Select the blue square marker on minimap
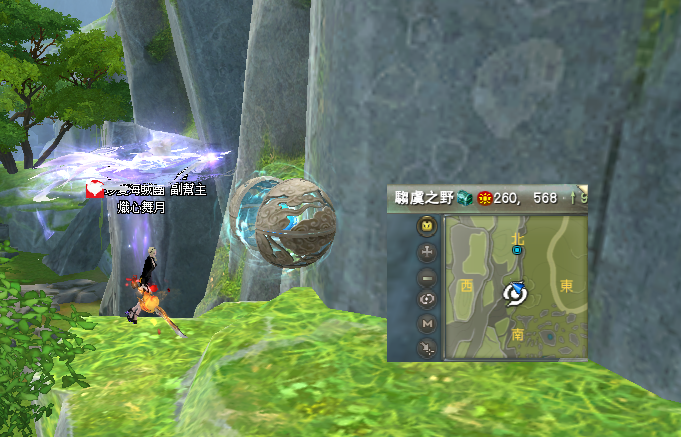The height and width of the screenshot is (437, 681). [517, 251]
